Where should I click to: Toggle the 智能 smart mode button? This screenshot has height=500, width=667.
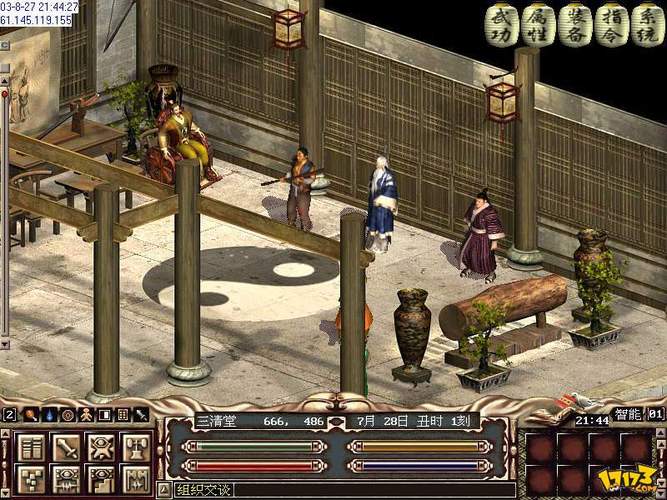point(630,413)
